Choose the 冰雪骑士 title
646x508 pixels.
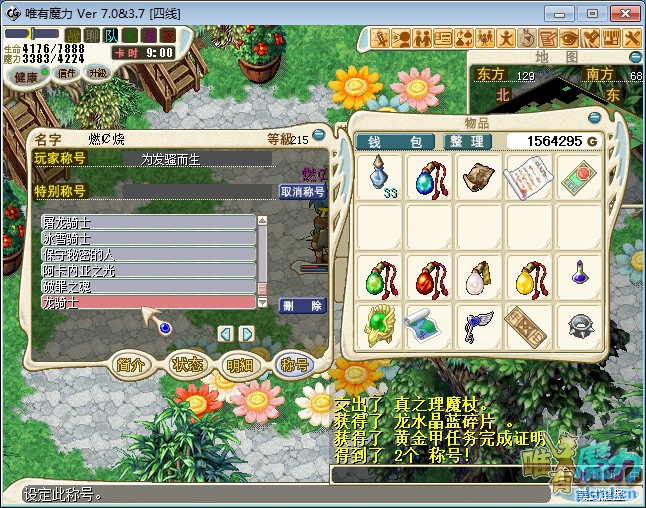click(x=148, y=238)
